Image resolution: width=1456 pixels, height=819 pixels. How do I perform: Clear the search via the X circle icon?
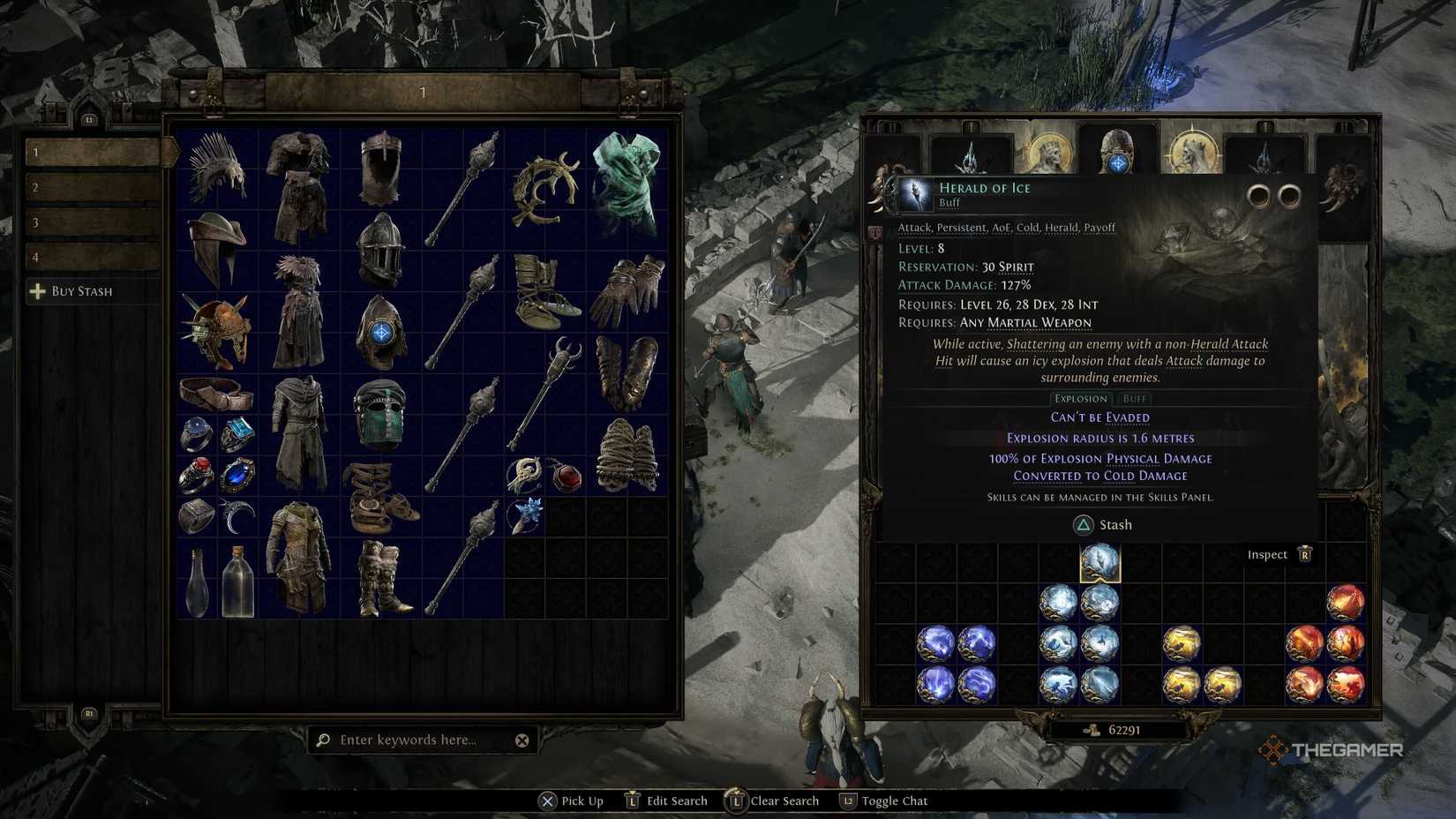coord(522,740)
